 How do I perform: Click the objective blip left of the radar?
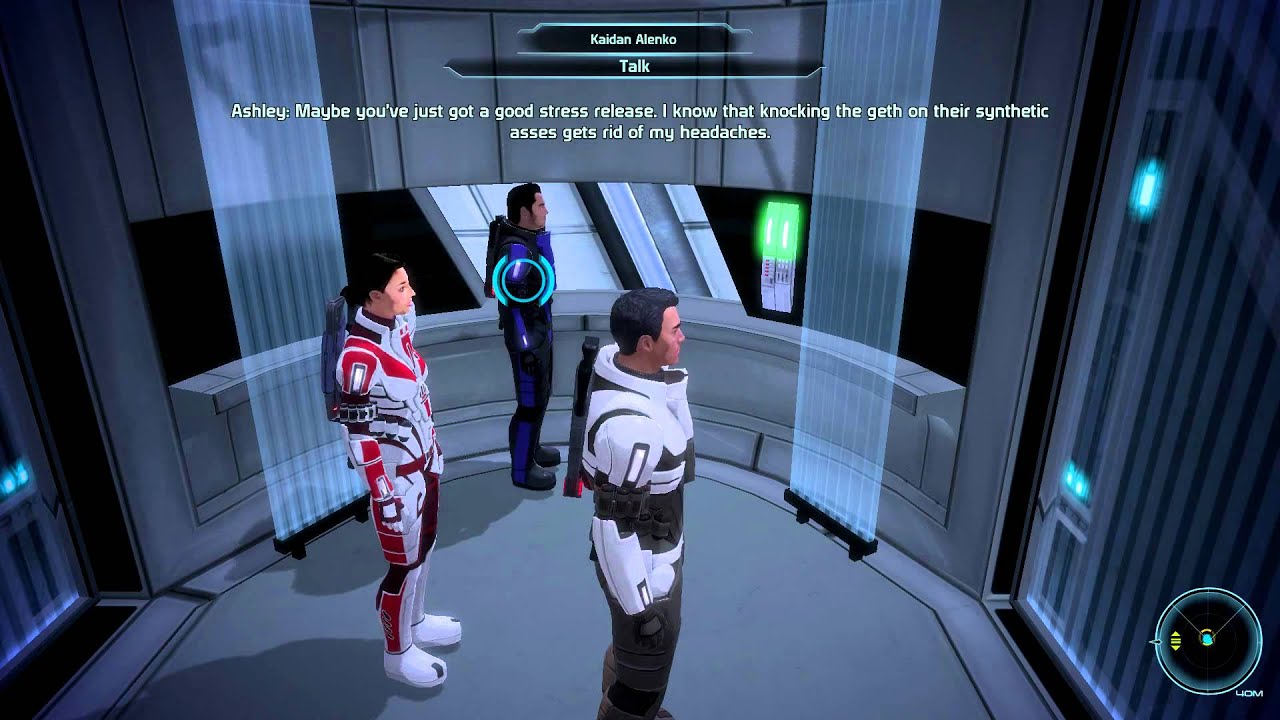pos(1156,641)
